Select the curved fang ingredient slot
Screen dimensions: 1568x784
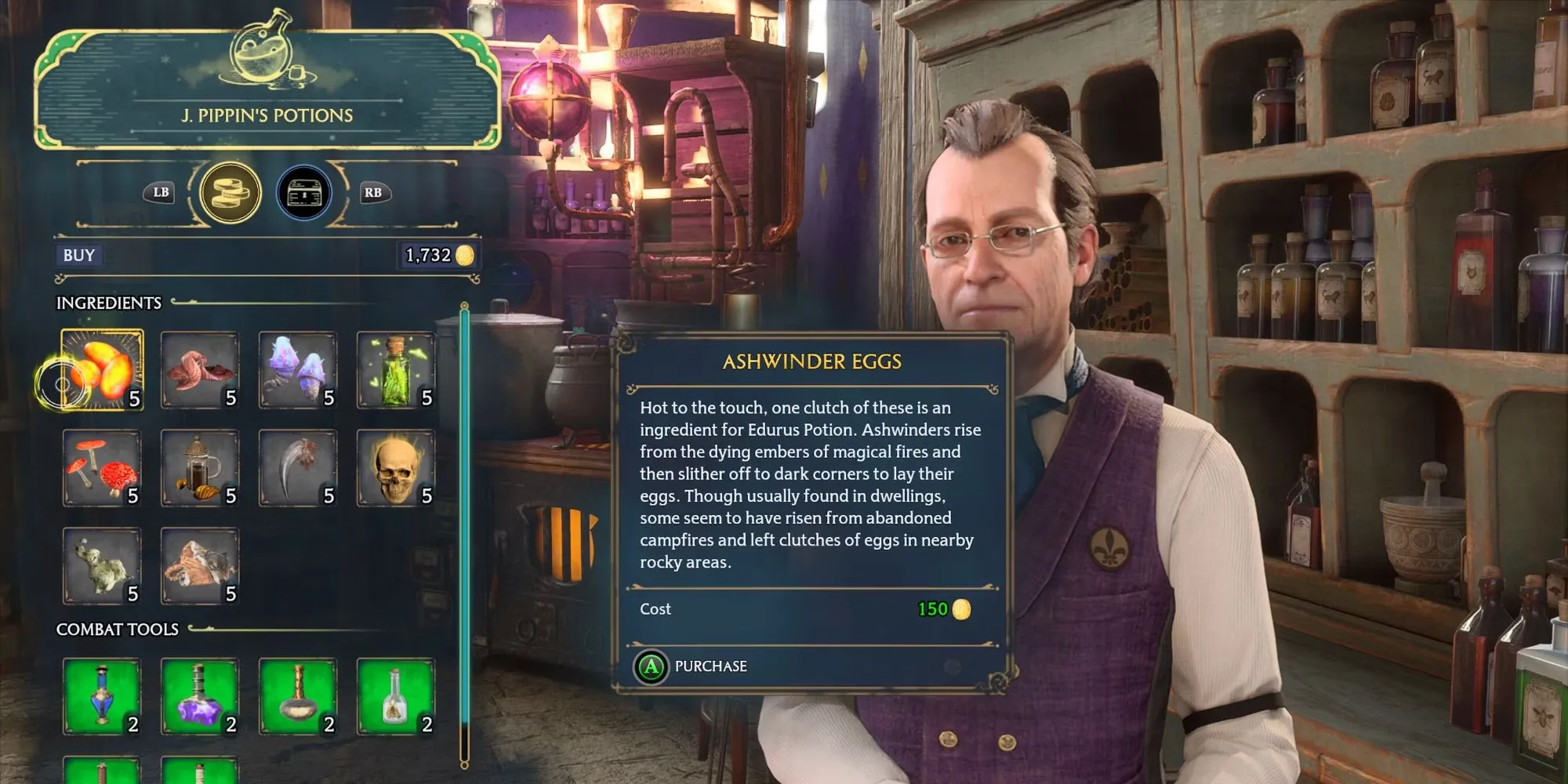click(x=298, y=468)
